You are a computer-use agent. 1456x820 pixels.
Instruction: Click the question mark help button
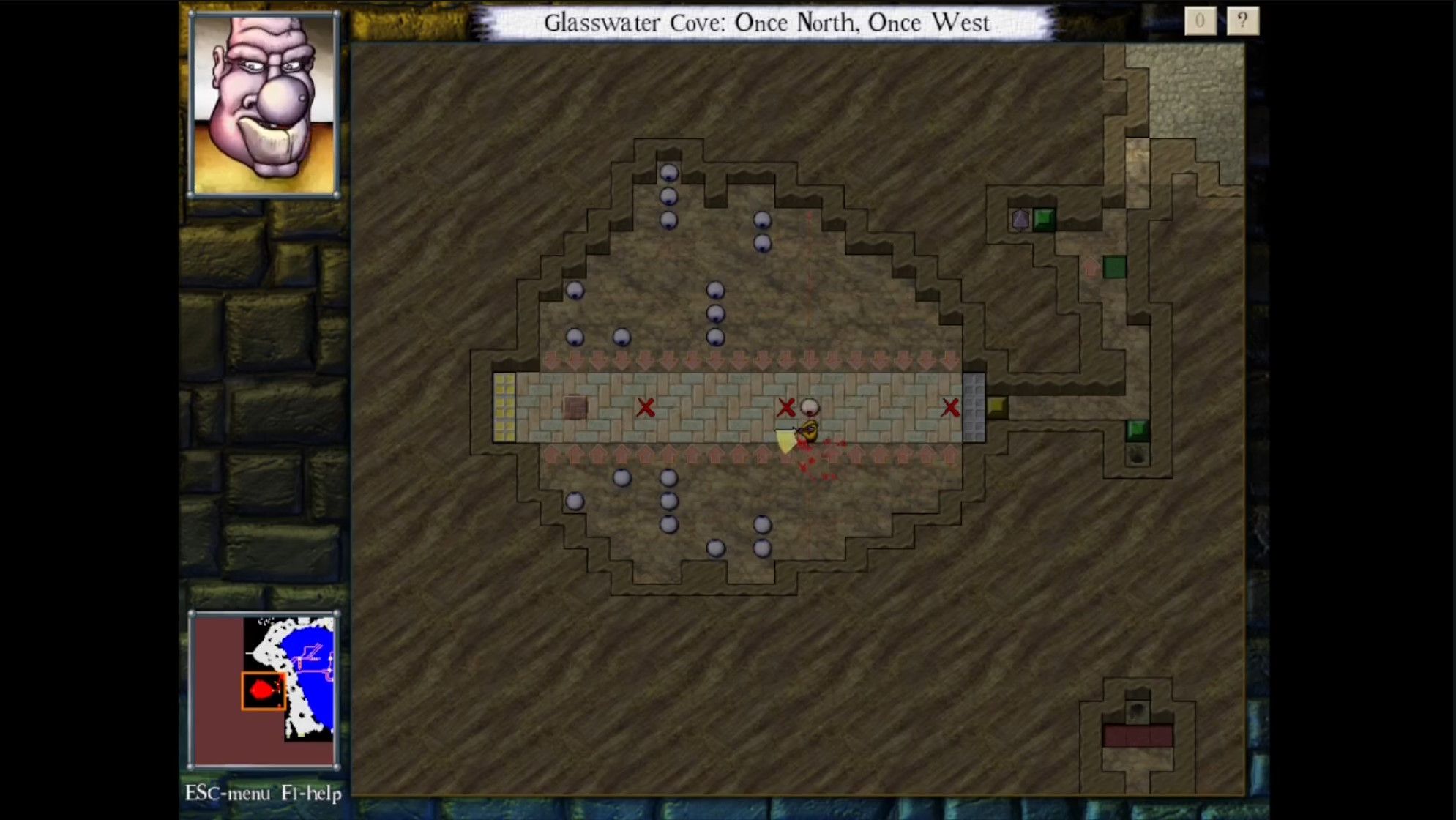[x=1242, y=22]
